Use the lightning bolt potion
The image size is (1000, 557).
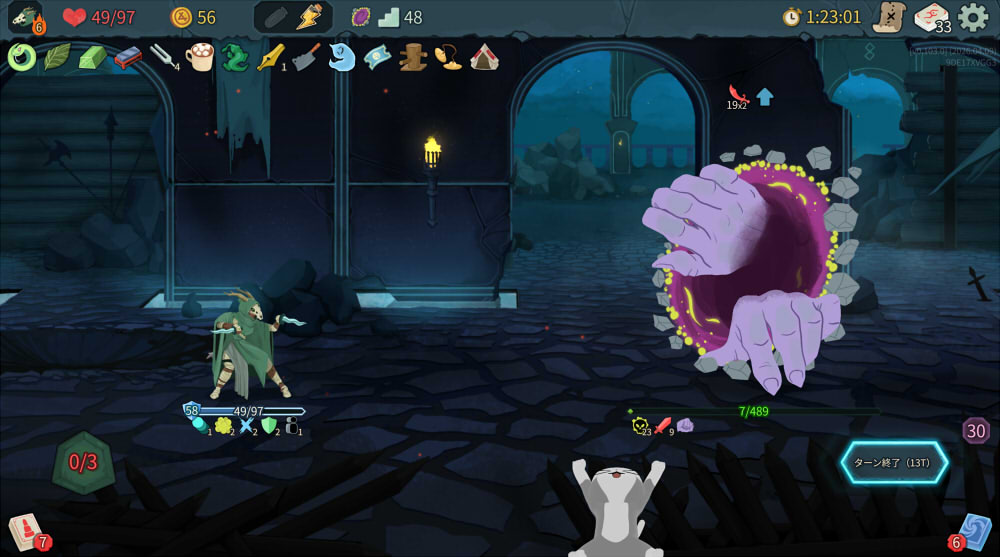pos(309,17)
